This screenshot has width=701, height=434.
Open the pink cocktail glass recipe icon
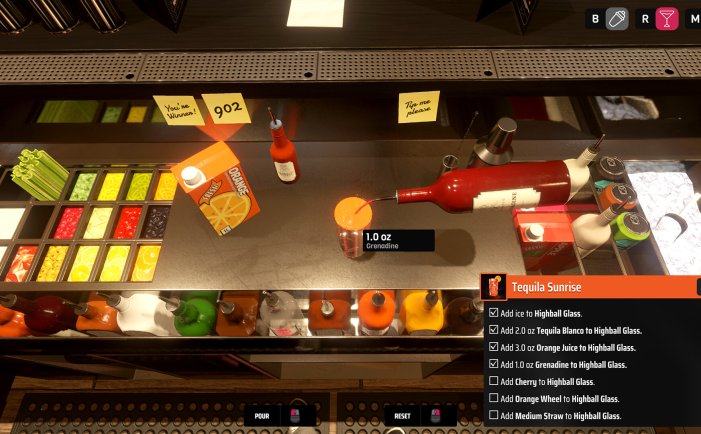[x=667, y=18]
